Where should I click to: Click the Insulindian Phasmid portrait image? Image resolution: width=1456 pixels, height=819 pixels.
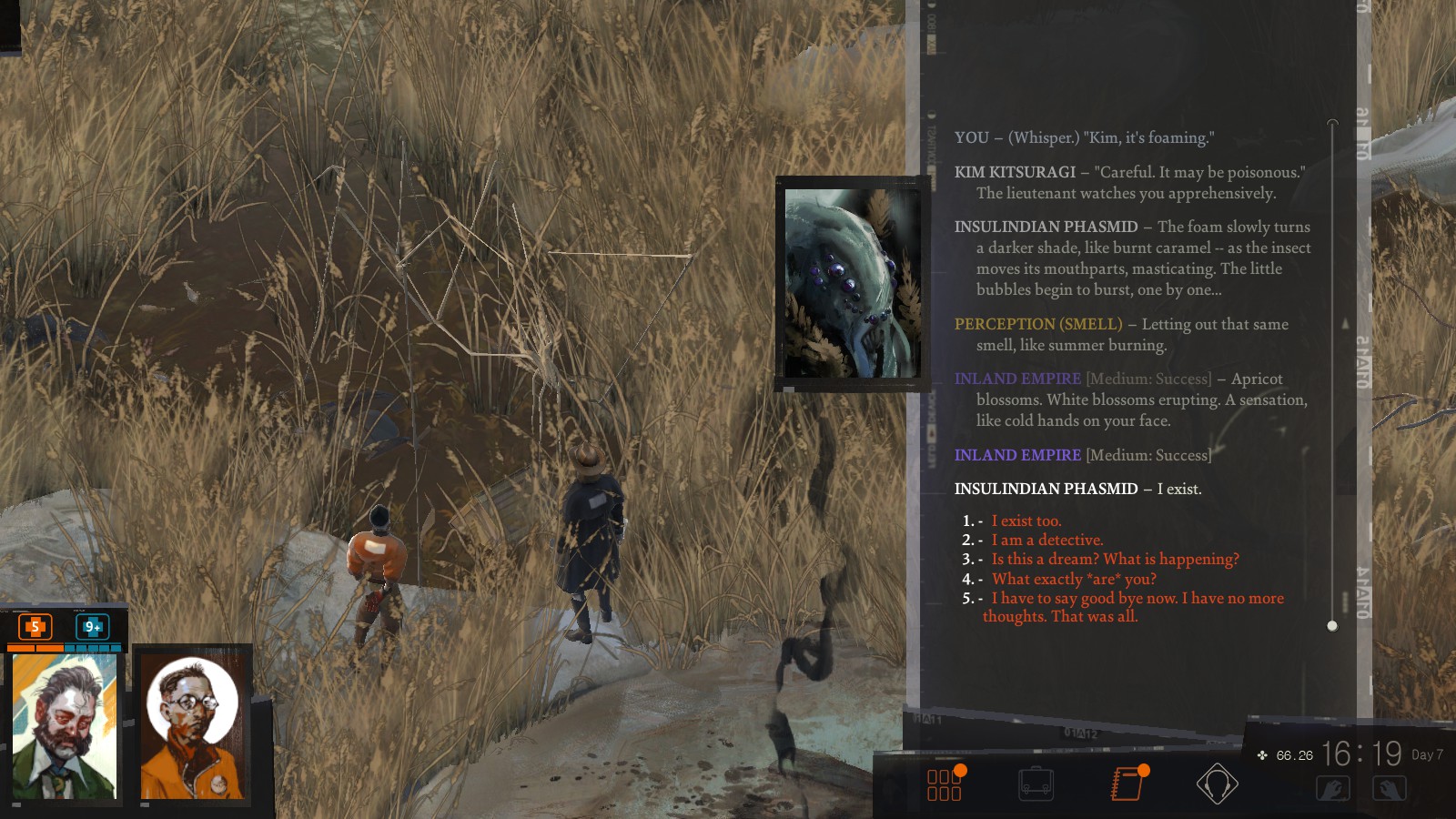852,283
